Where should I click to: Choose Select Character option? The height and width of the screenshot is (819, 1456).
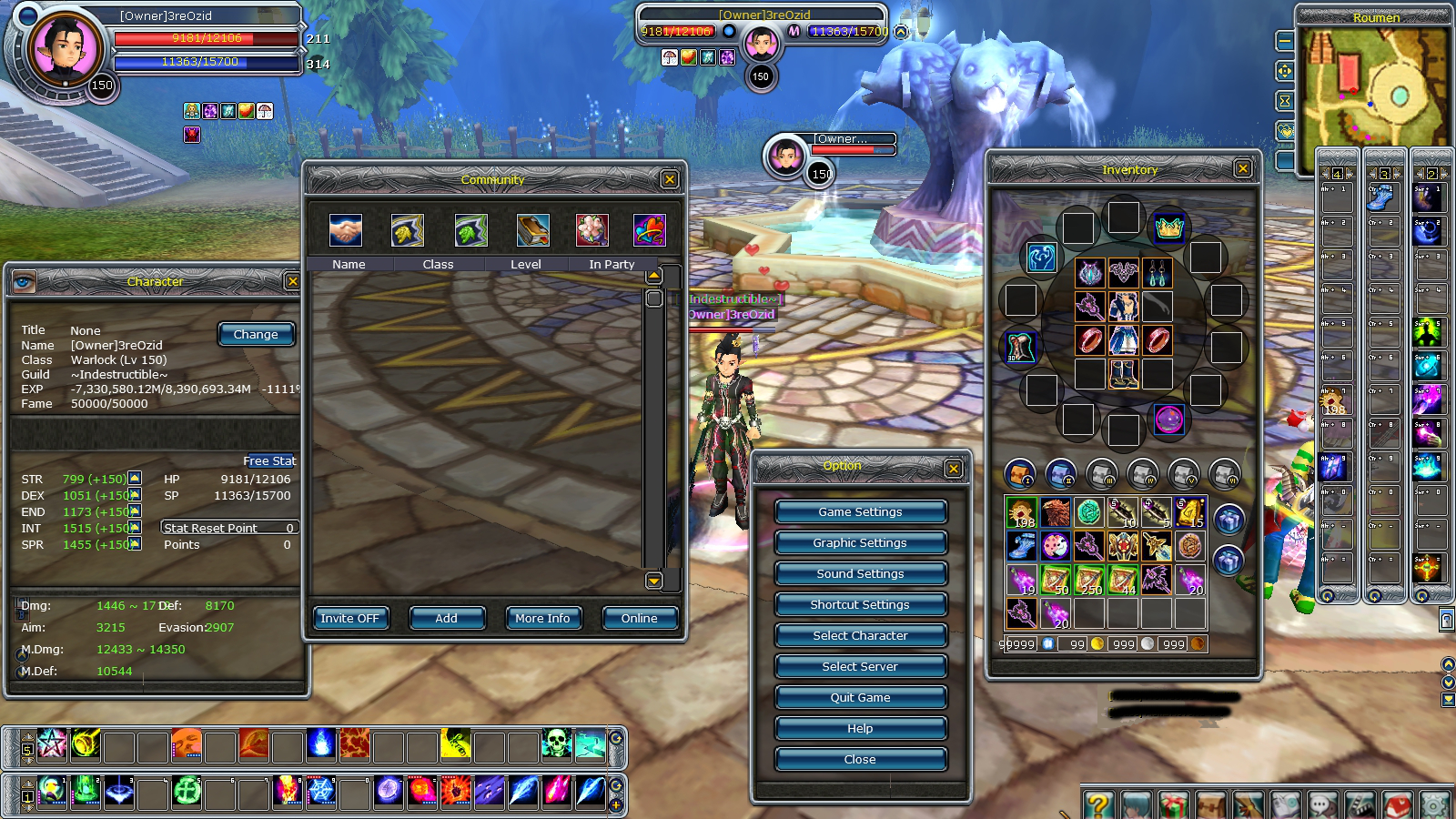pos(860,636)
